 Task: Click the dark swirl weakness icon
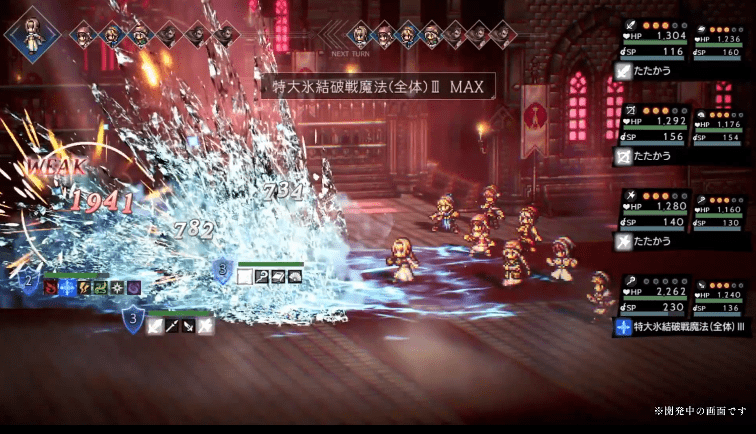[133, 287]
